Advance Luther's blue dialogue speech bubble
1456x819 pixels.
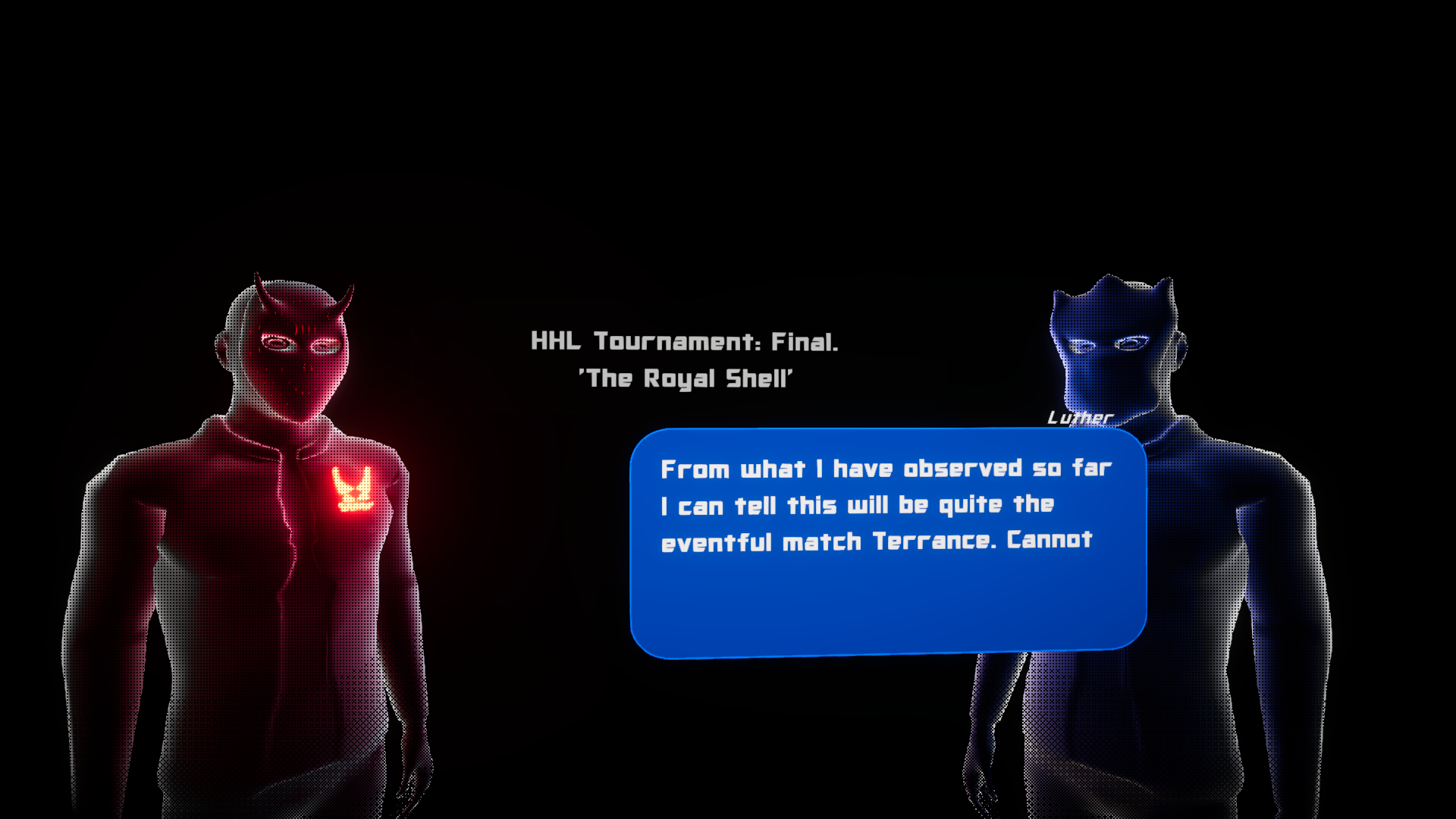click(x=887, y=543)
